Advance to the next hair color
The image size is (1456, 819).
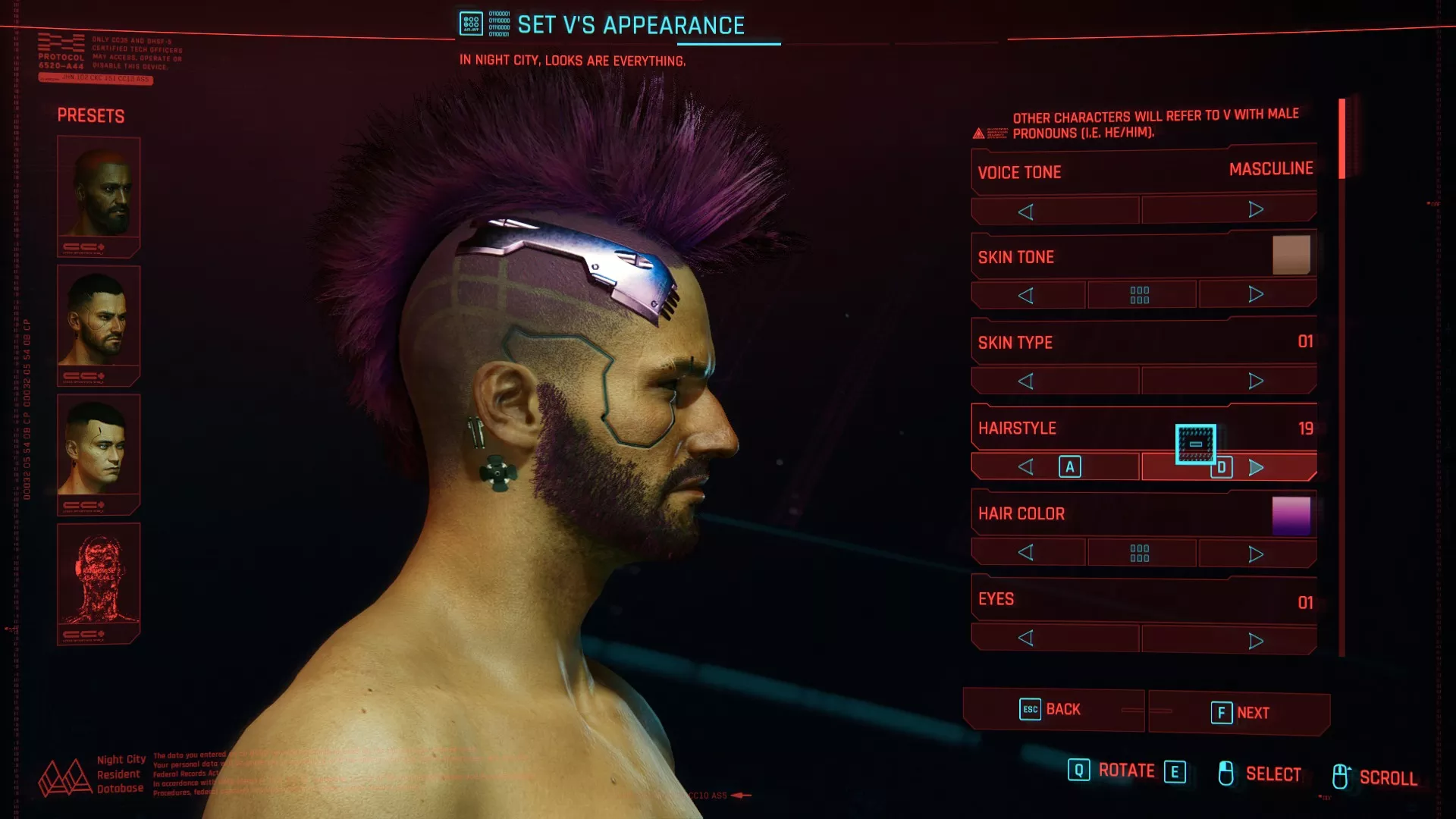(1256, 554)
